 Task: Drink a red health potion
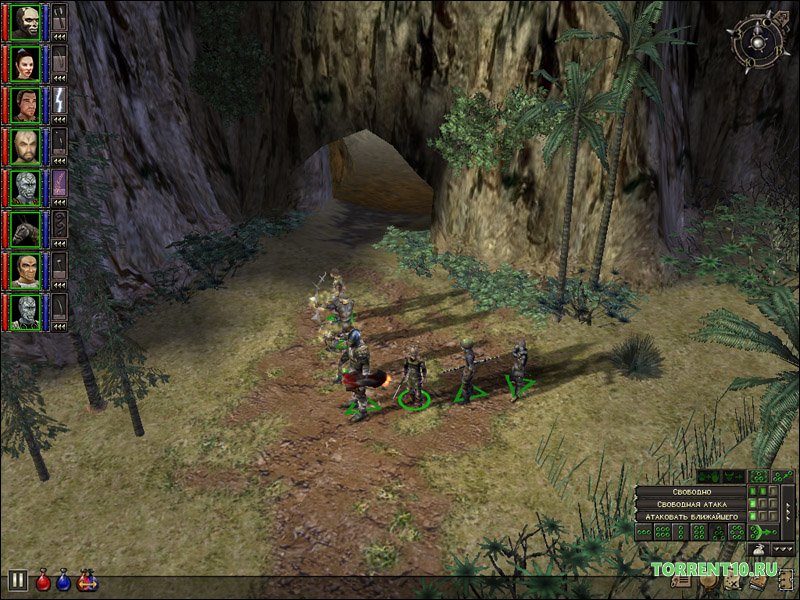(44, 580)
